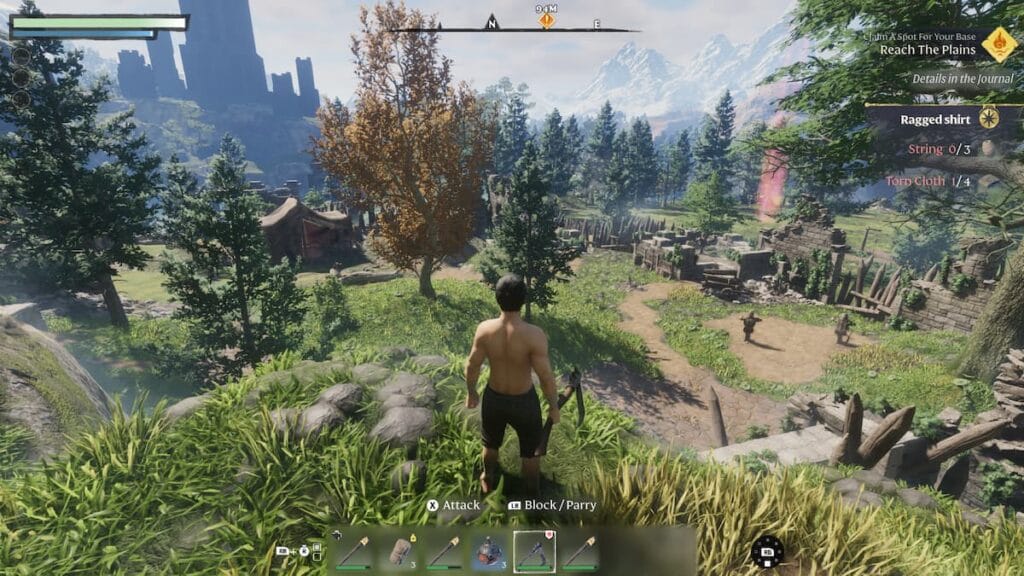Click the North marker on the compass
1024x576 pixels.
coord(491,22)
